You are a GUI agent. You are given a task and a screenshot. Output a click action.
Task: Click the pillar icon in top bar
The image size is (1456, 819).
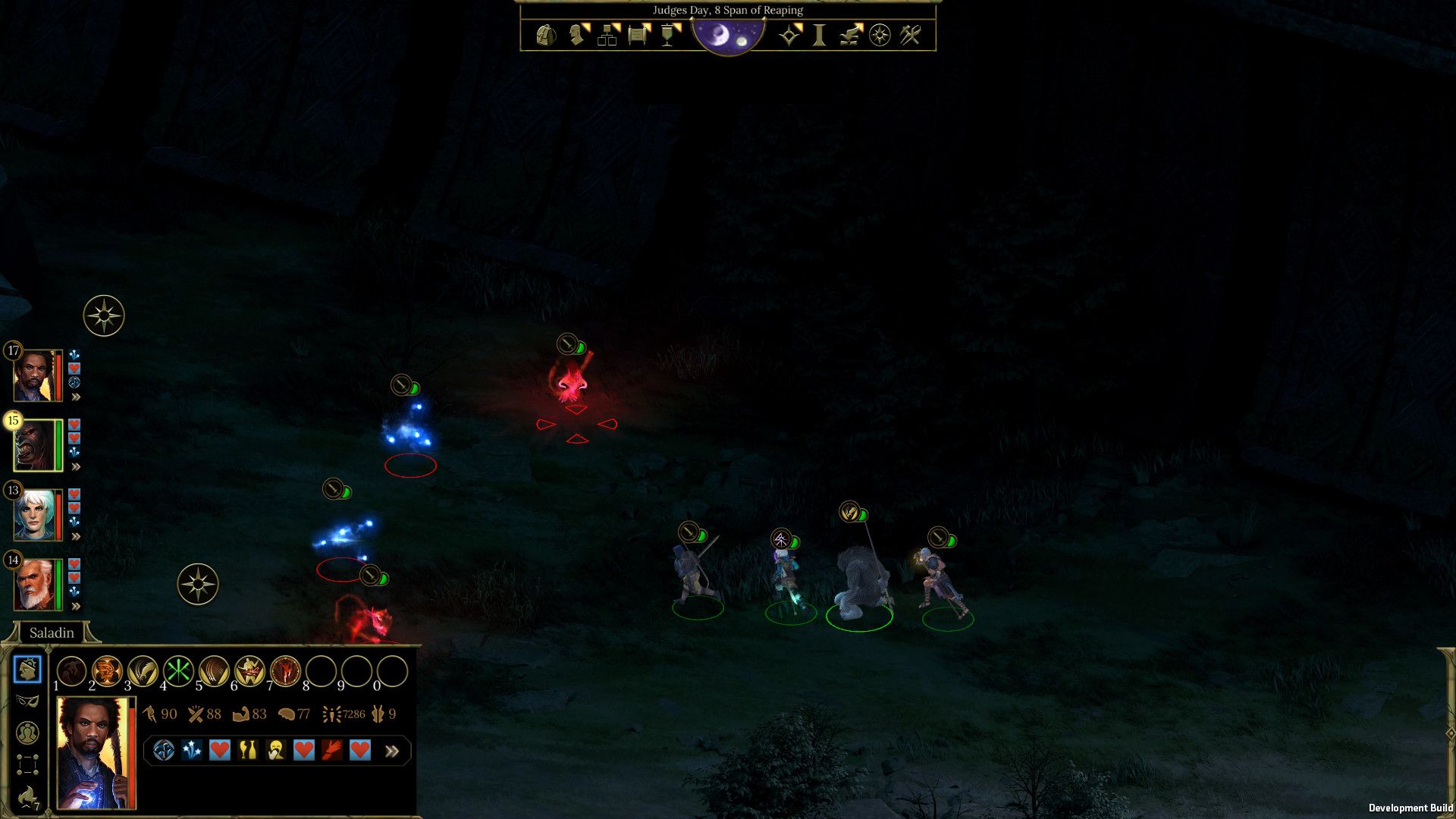click(x=819, y=35)
